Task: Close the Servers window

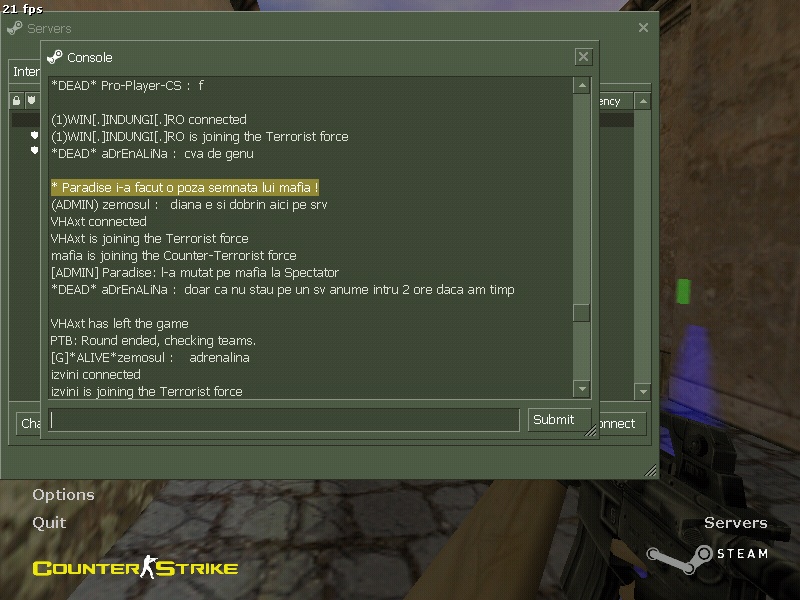Action: coord(643,28)
